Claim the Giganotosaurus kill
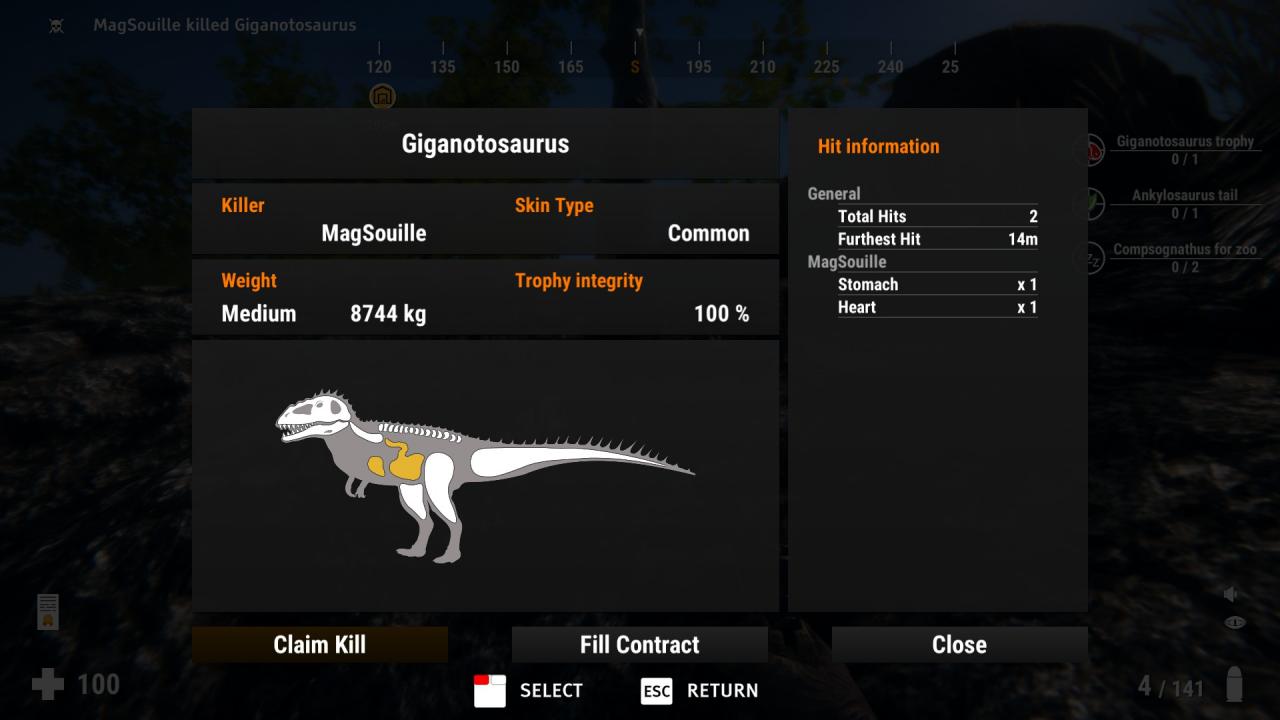The image size is (1280, 720). point(320,645)
